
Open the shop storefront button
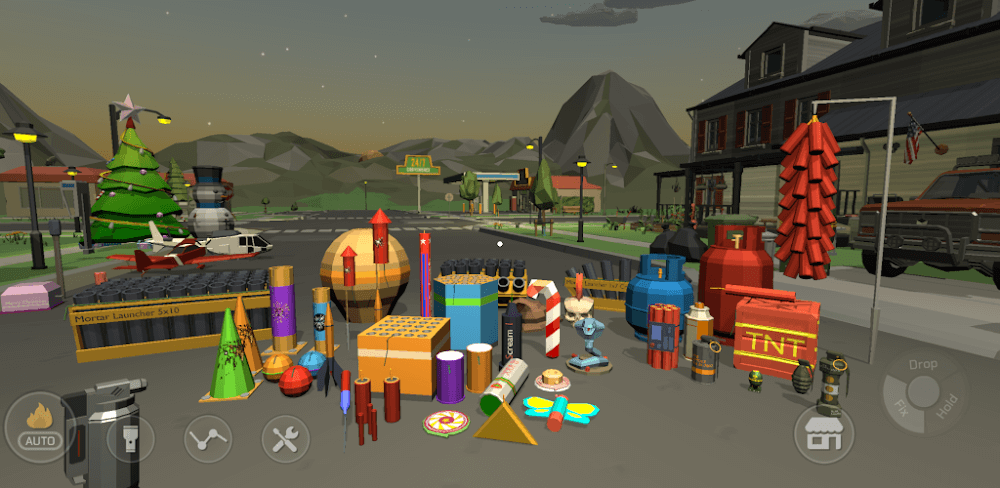(x=824, y=435)
